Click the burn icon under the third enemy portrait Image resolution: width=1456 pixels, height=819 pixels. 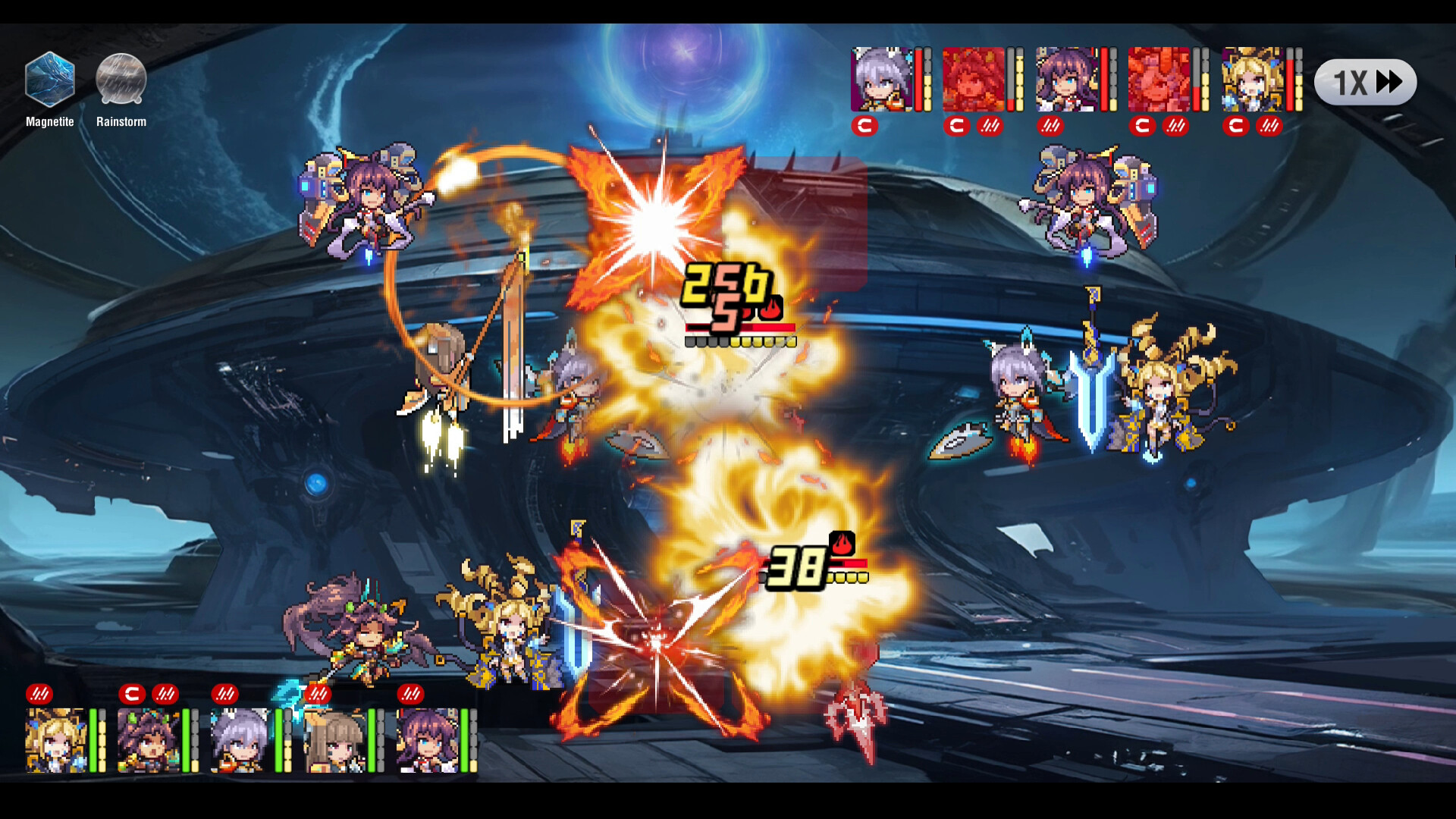pos(1051,127)
